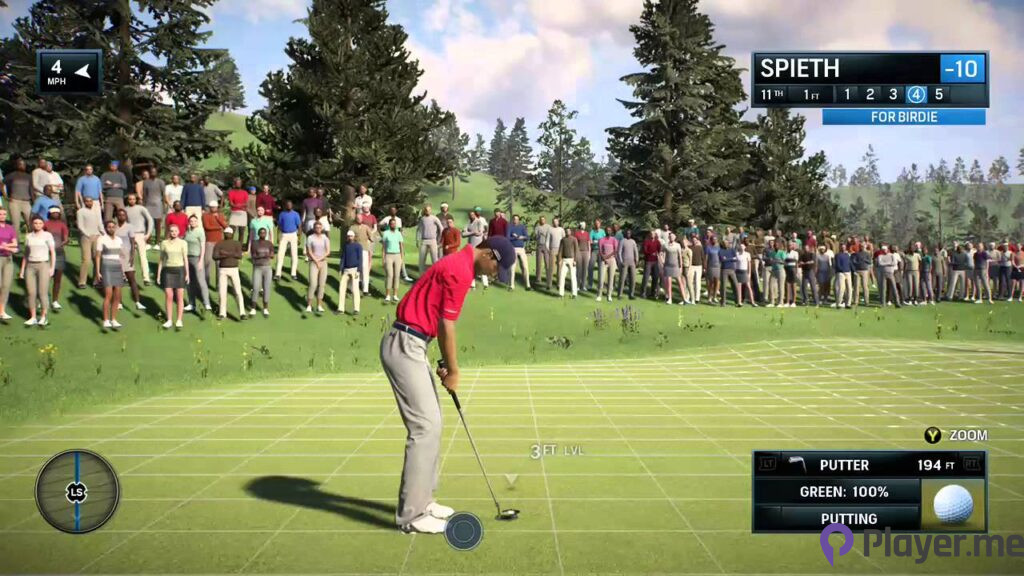Click the LS swing meter circle
1024x576 pixels.
click(77, 491)
